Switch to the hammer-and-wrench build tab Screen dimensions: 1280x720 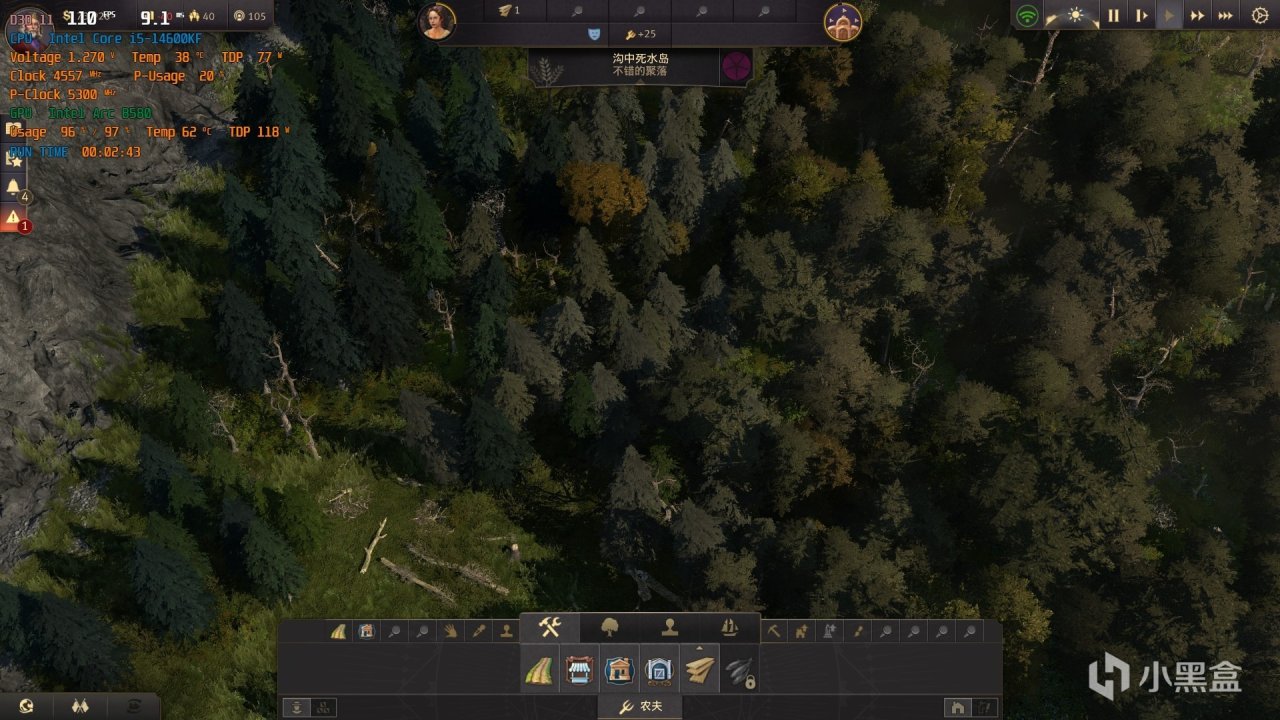[550, 628]
